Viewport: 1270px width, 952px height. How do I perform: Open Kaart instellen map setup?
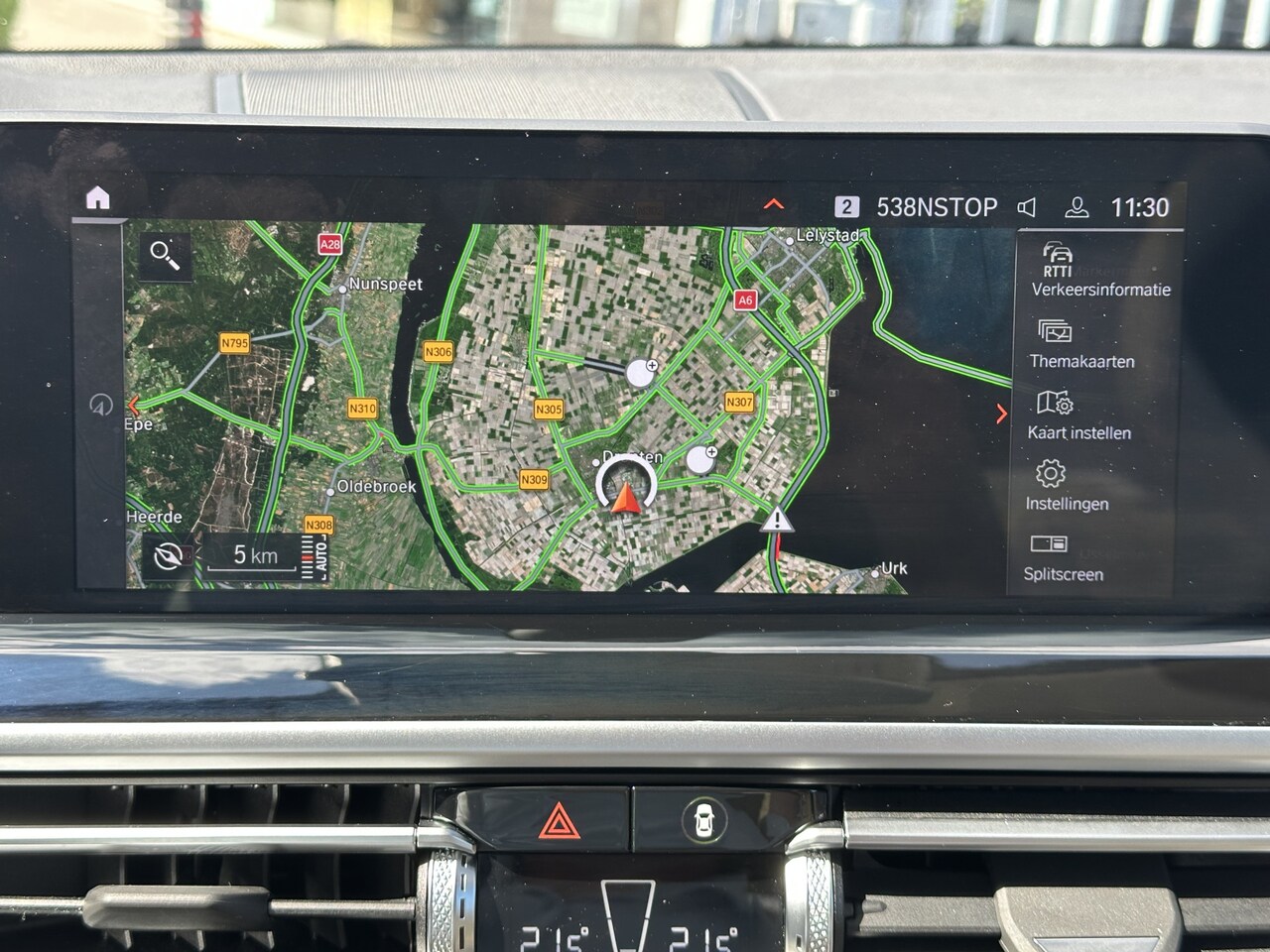point(1079,416)
